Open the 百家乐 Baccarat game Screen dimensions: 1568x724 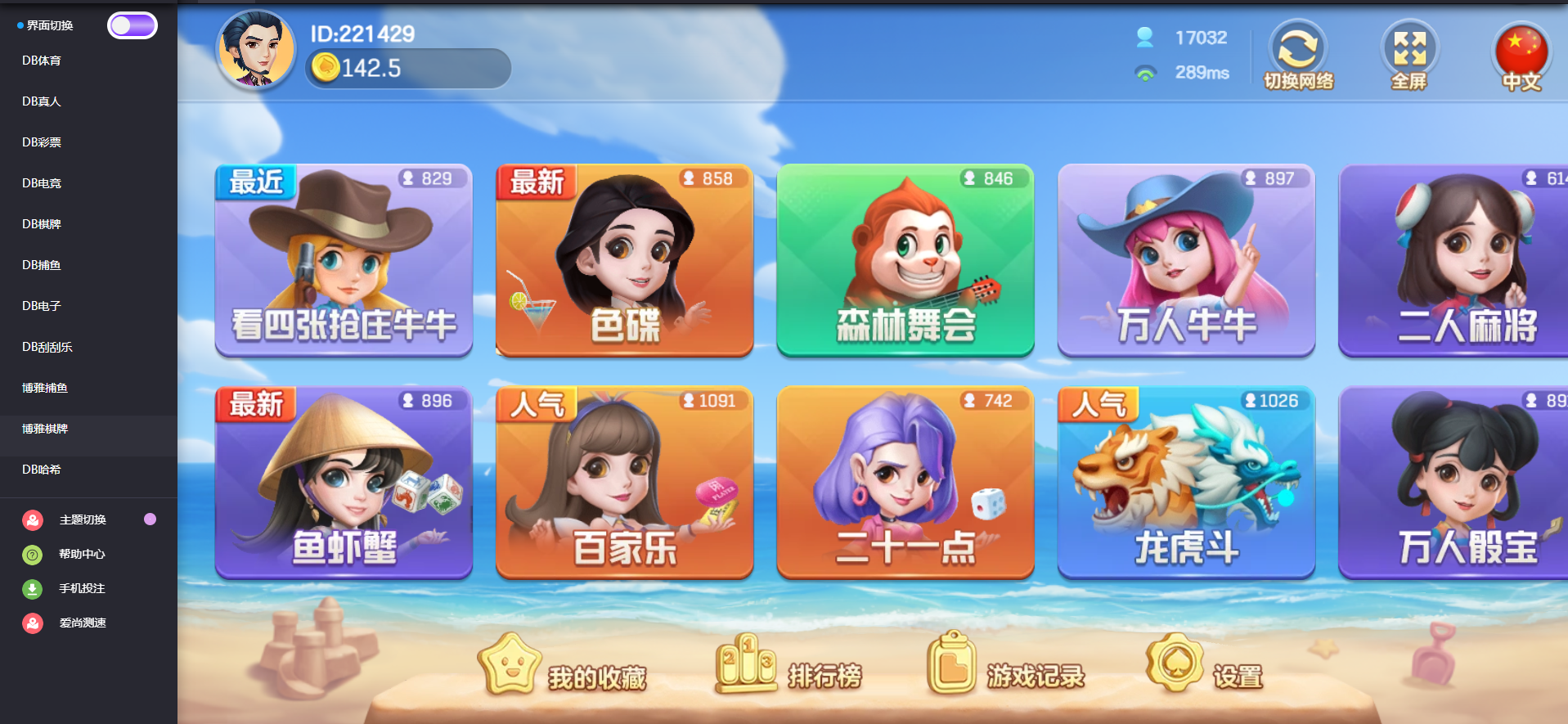tap(624, 483)
